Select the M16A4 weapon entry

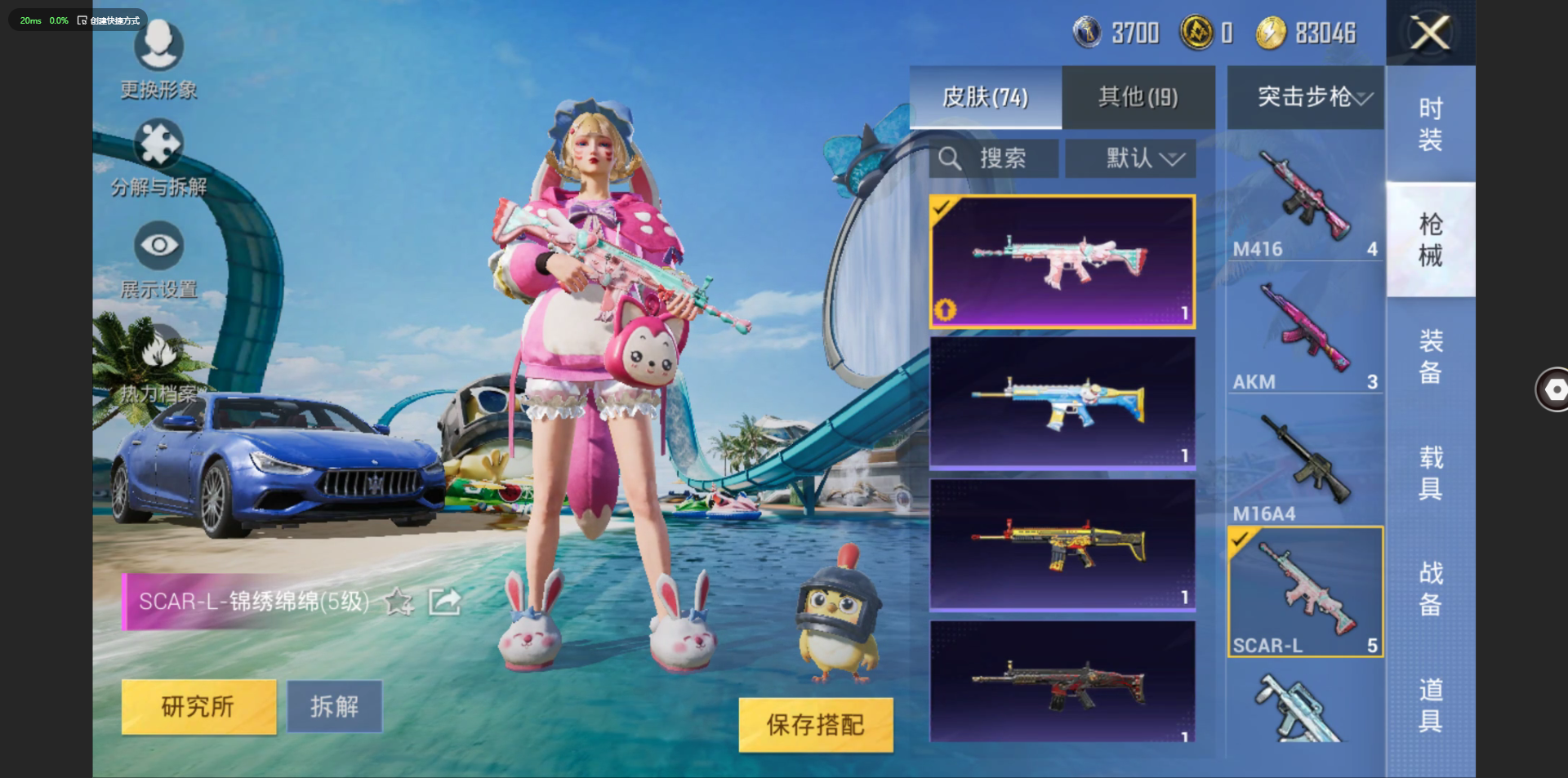tap(1304, 465)
